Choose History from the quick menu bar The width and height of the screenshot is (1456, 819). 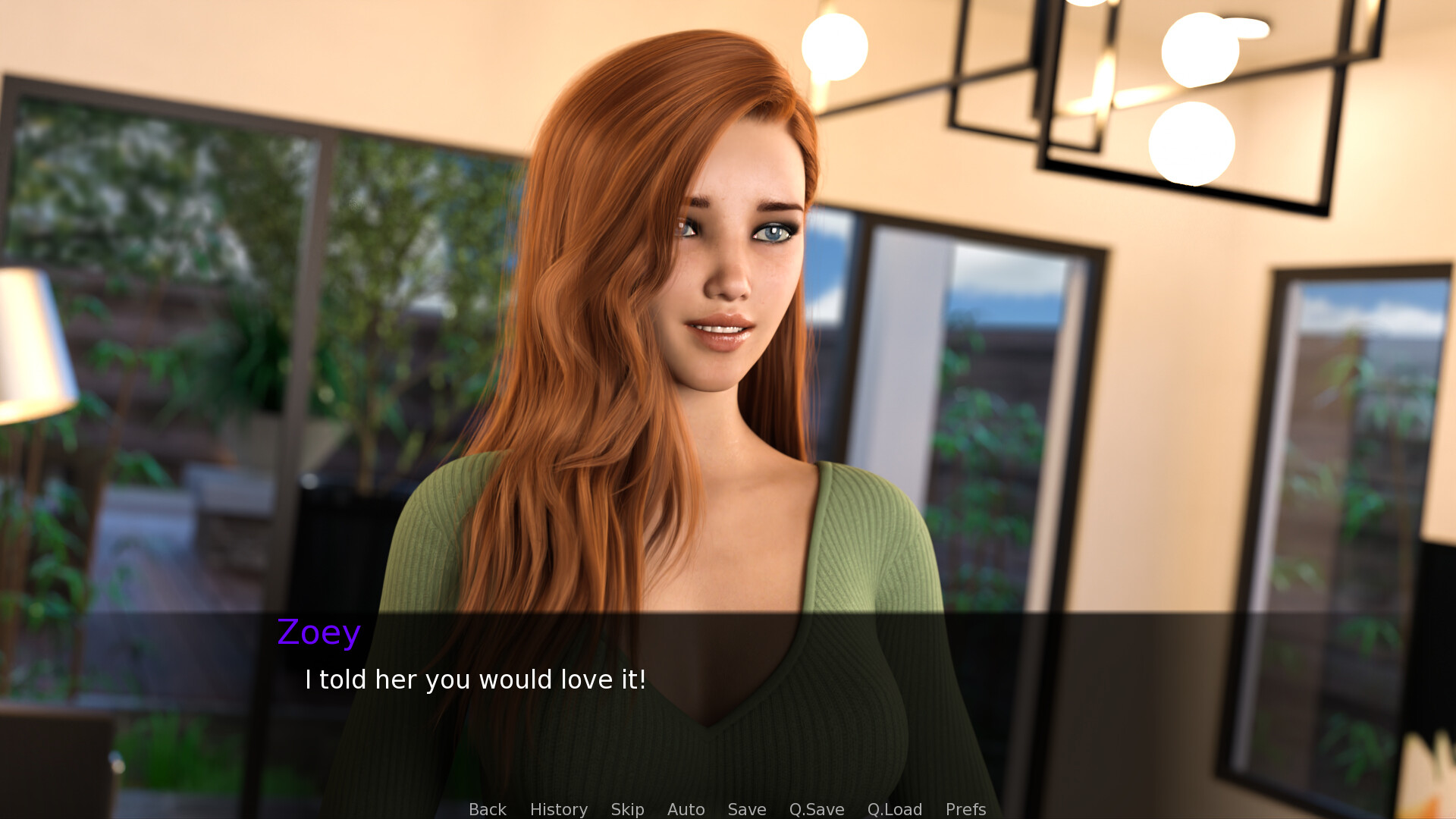coord(558,809)
